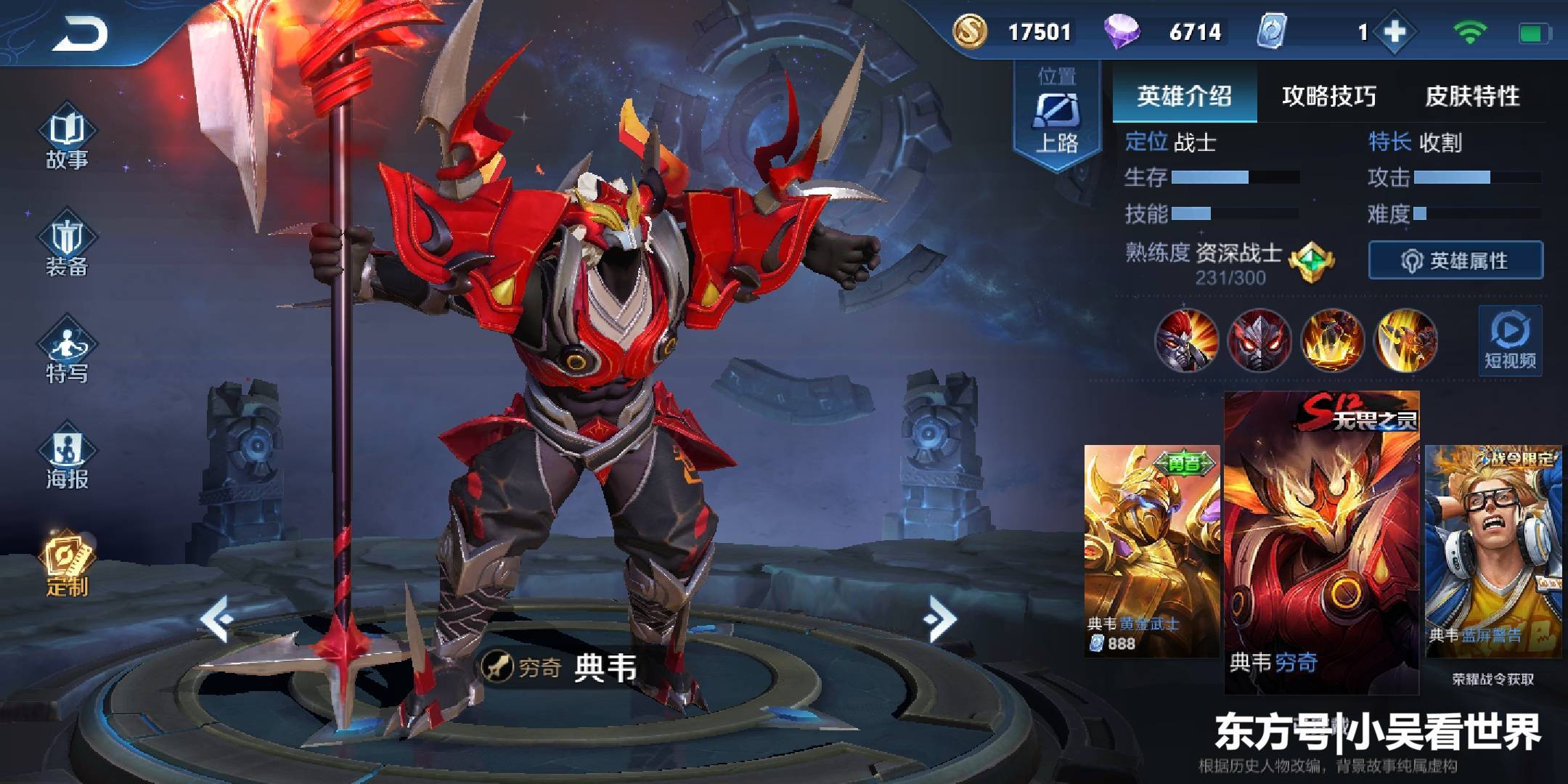Switch to the 英雄介绍 tab

(1184, 96)
